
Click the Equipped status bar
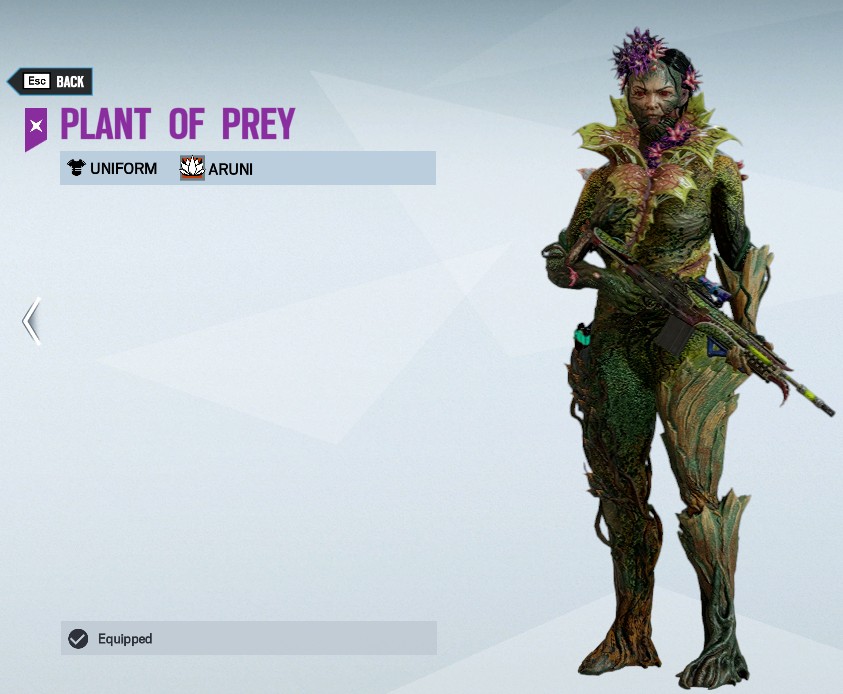[x=248, y=638]
